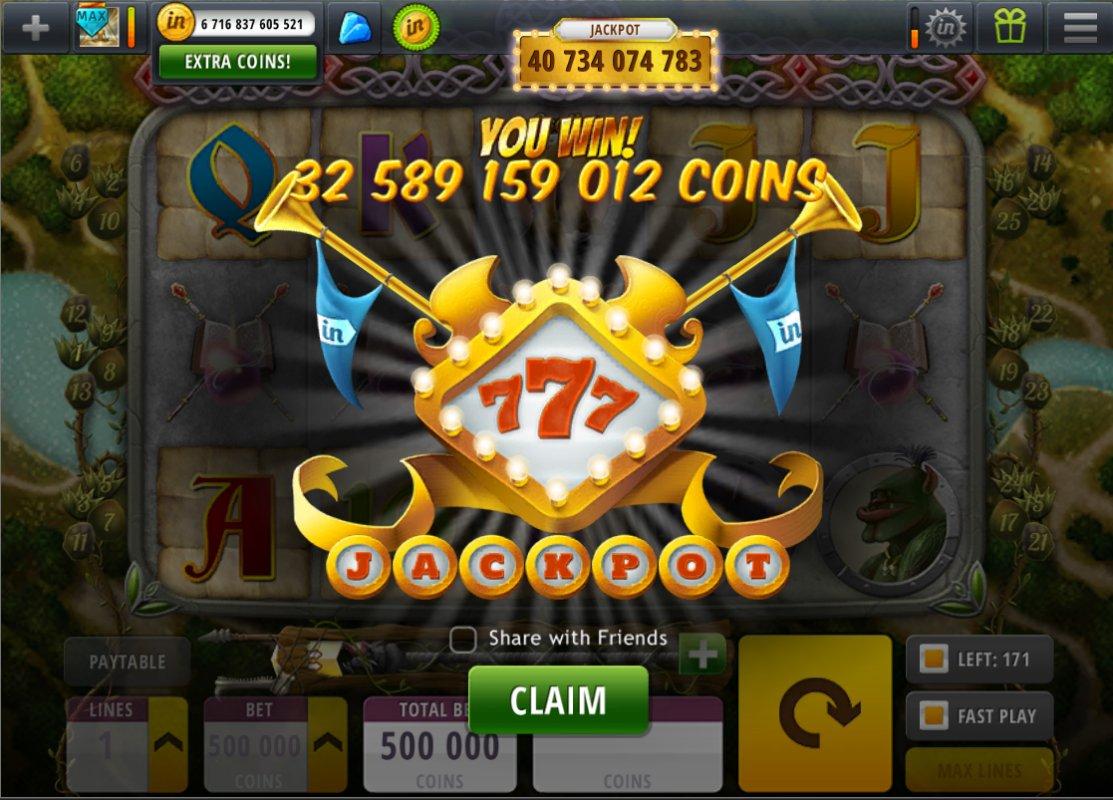Screen dimensions: 1113x800
Task: Activate the Max Lines button
Action: (x=979, y=771)
